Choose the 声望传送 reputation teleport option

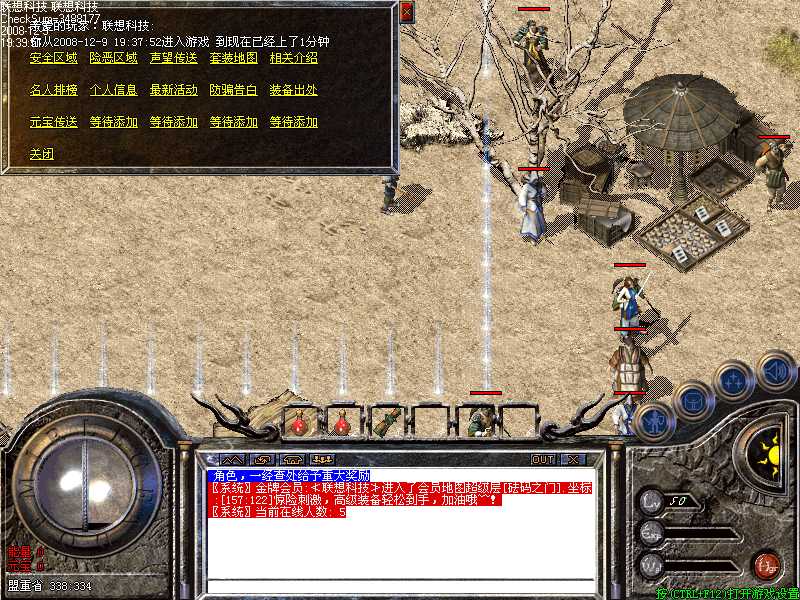(x=173, y=58)
